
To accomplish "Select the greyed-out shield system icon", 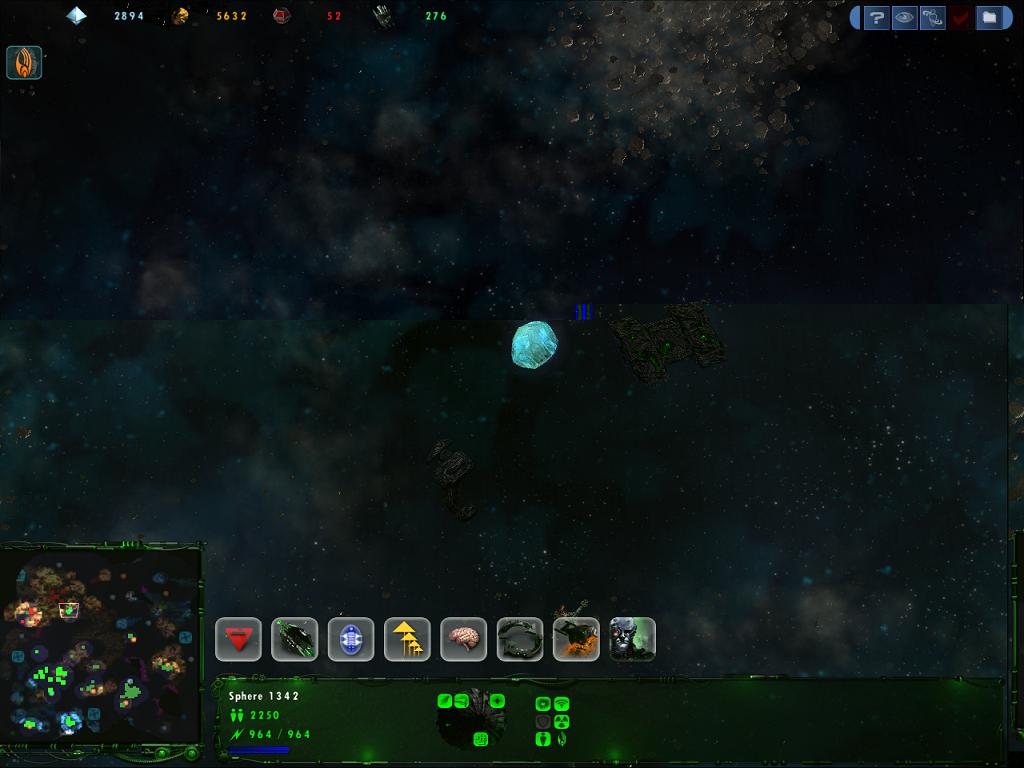I will coord(543,721).
